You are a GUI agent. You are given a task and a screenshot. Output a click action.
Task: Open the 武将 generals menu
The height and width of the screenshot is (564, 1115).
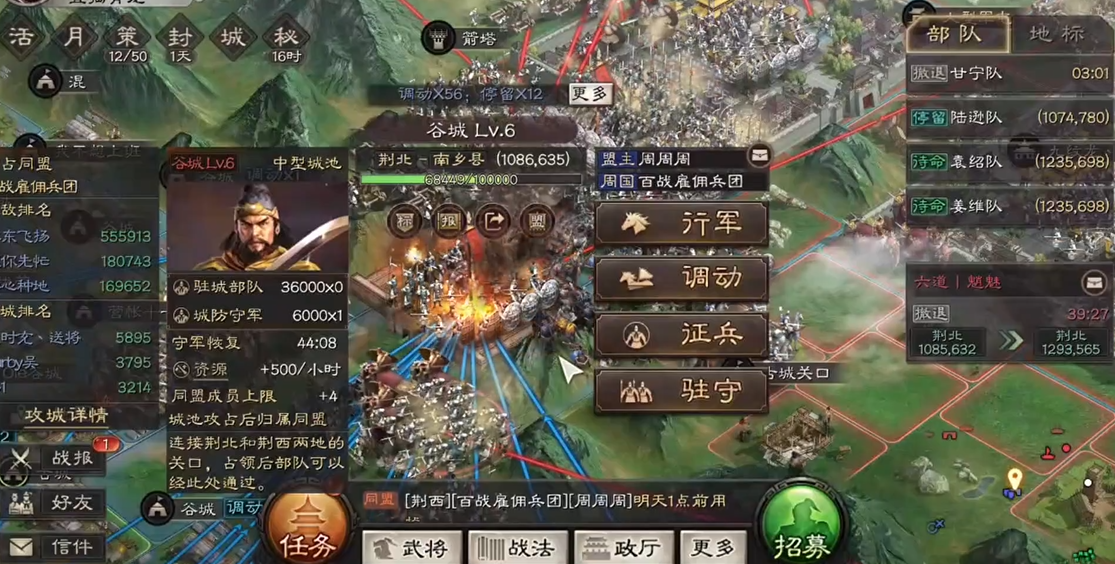point(413,548)
